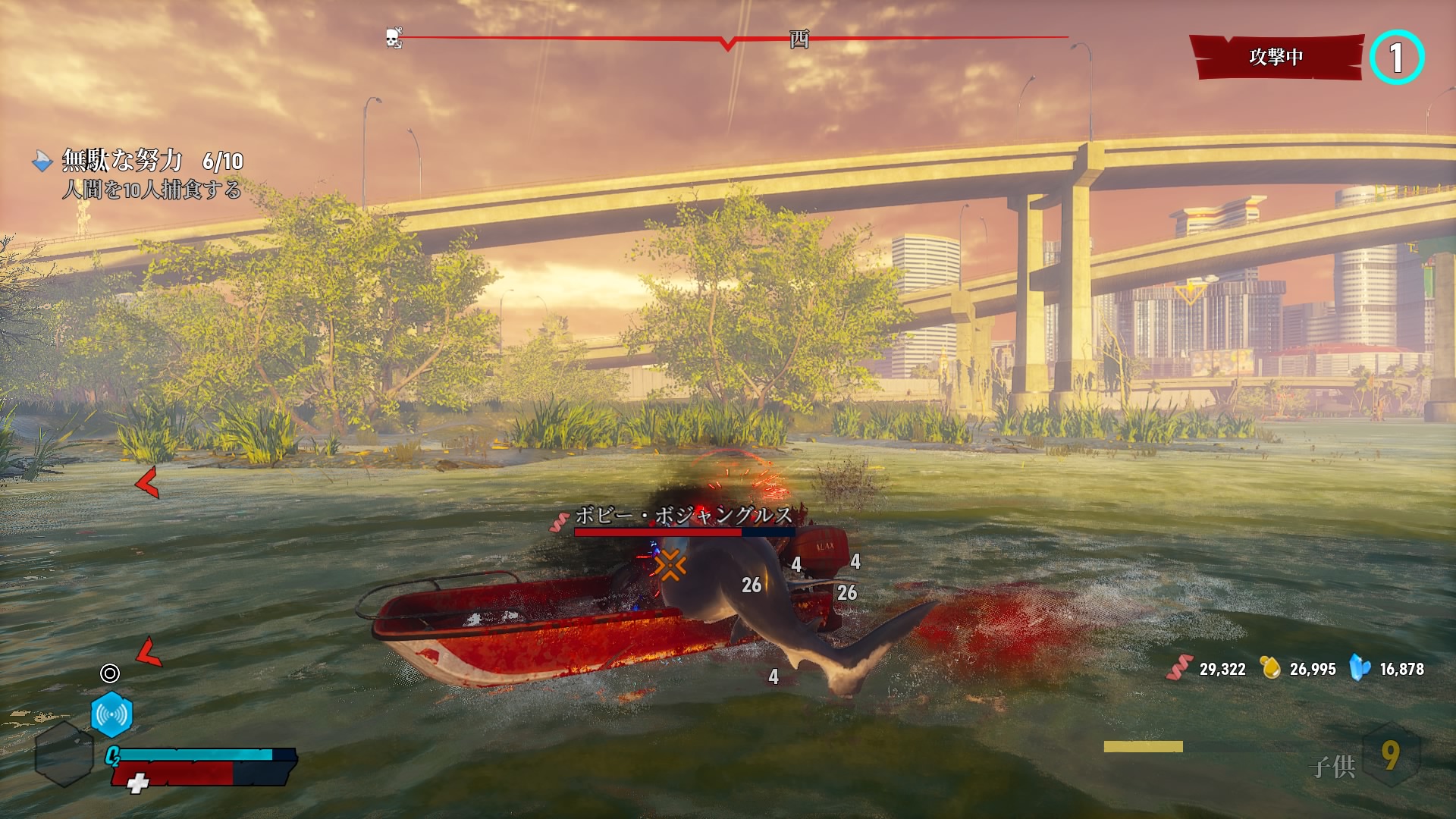Select the 無駄な努力 quest objective tracker

click(136, 173)
